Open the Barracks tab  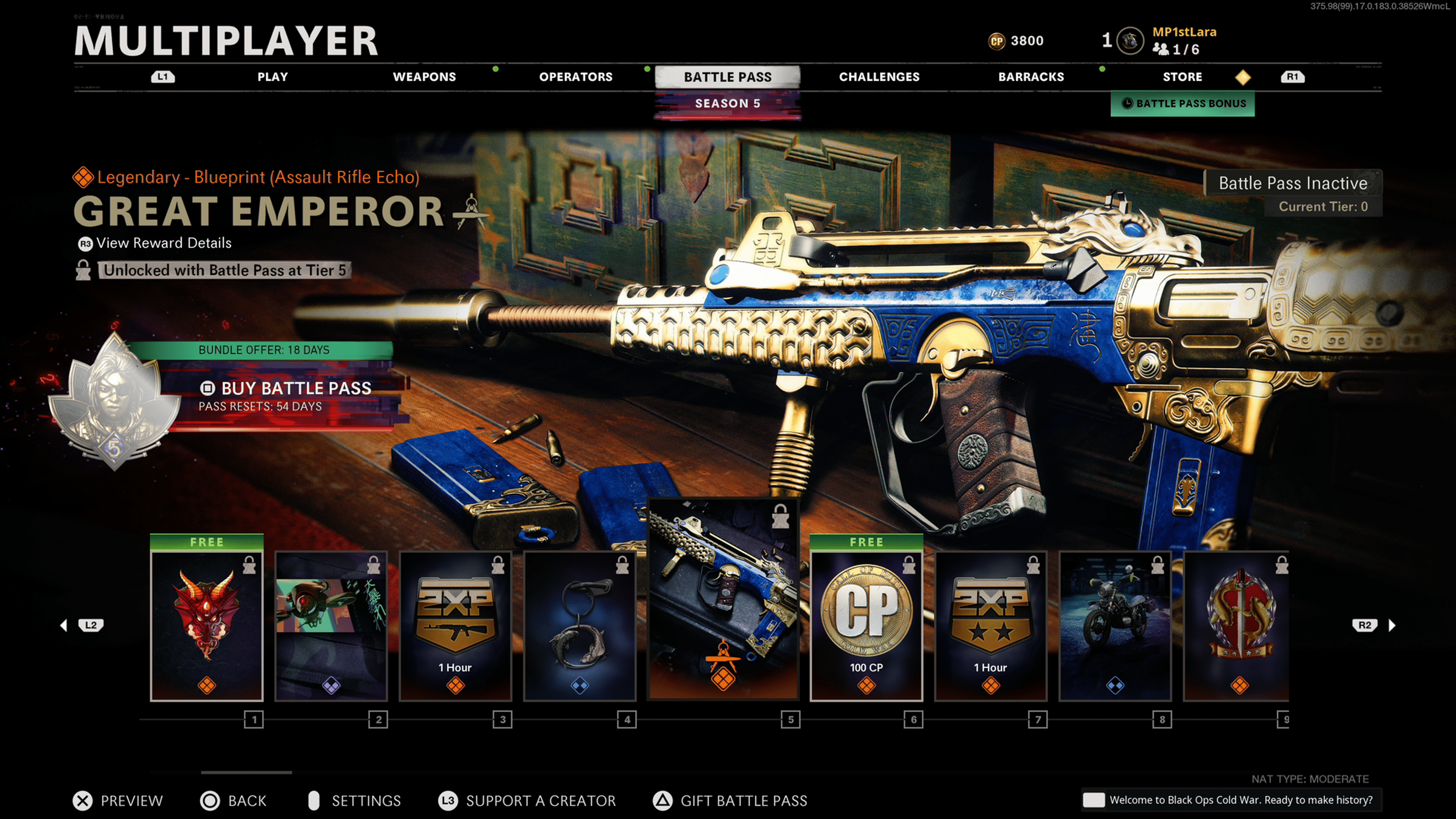tap(1031, 77)
